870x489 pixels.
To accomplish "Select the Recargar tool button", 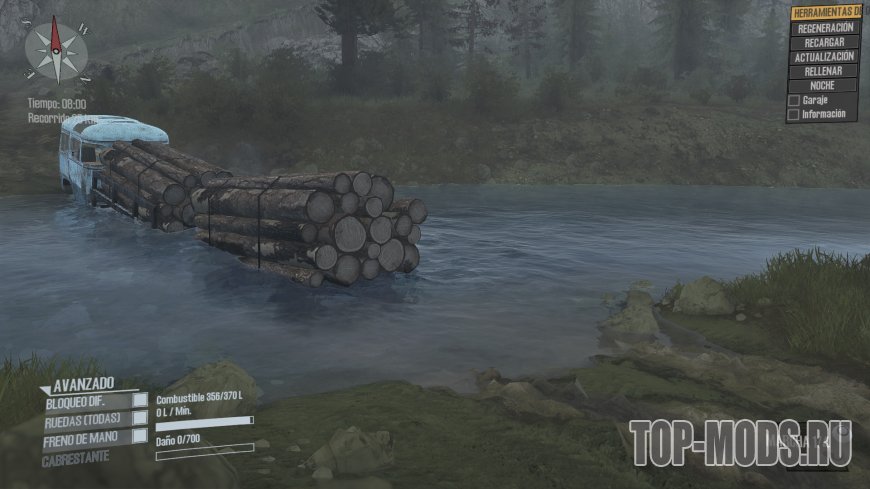I will 823,43.
